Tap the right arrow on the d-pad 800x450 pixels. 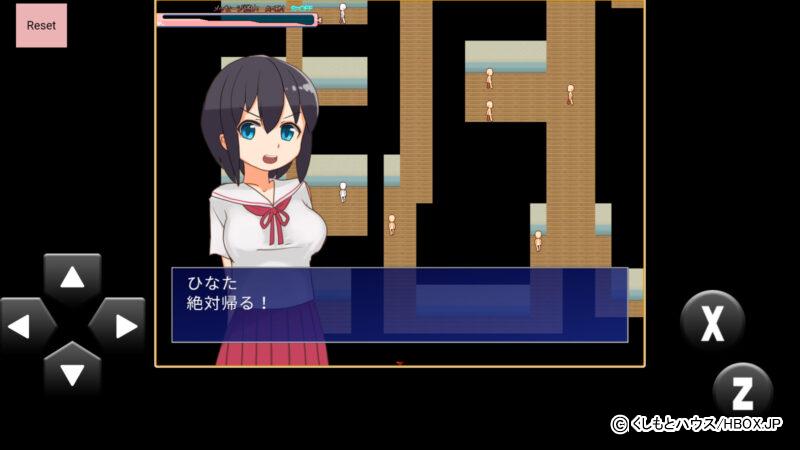119,325
